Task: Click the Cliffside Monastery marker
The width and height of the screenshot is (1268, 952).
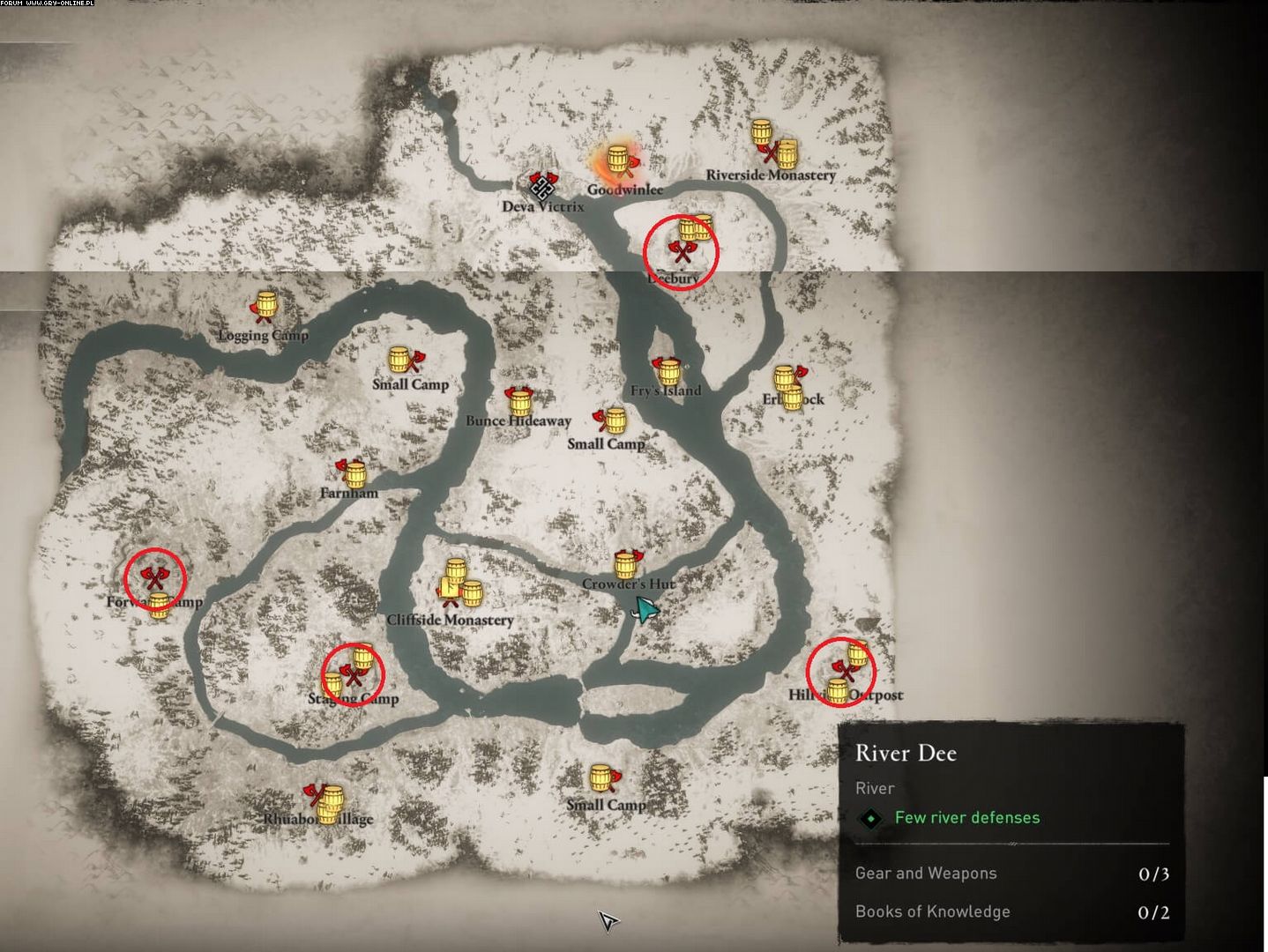Action: click(458, 584)
